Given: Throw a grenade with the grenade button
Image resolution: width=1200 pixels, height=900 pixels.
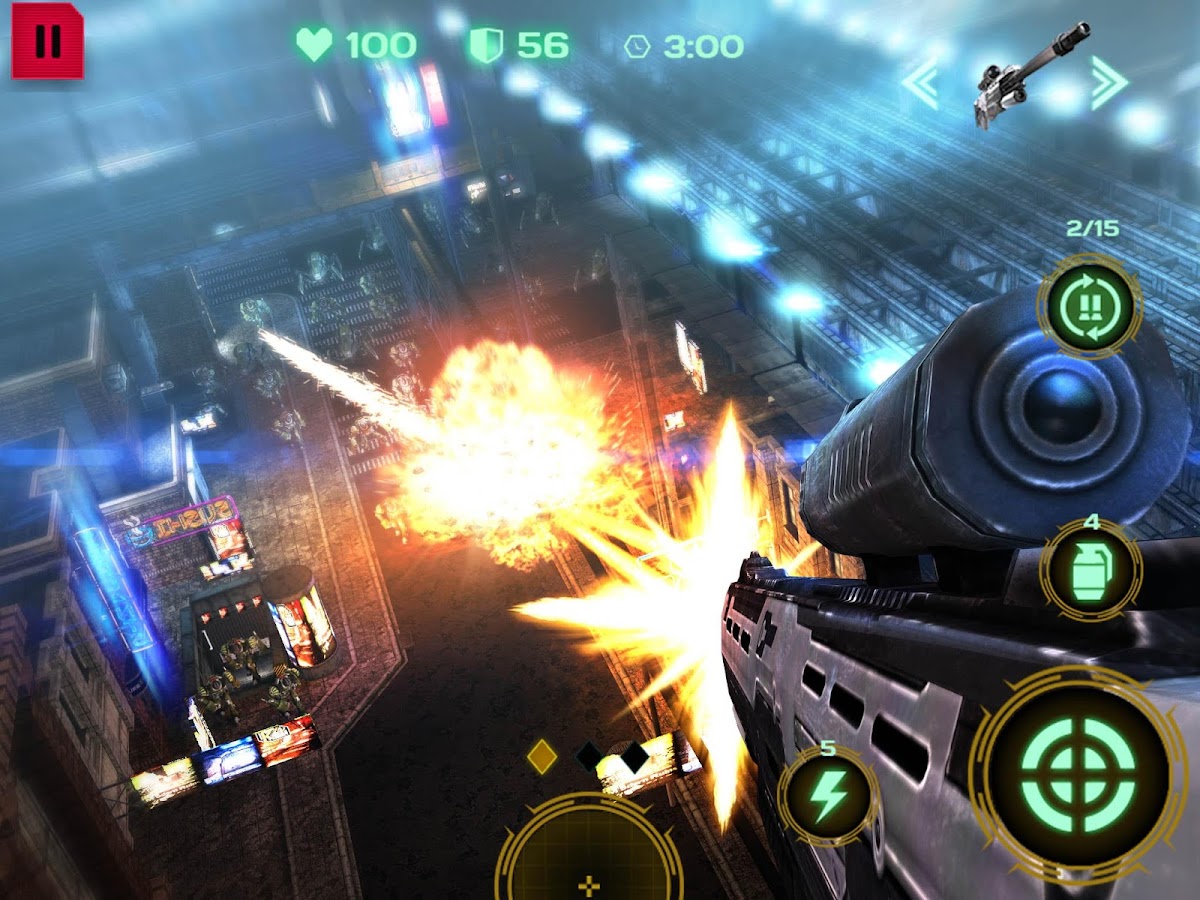Looking at the screenshot, I should pyautogui.click(x=1091, y=570).
